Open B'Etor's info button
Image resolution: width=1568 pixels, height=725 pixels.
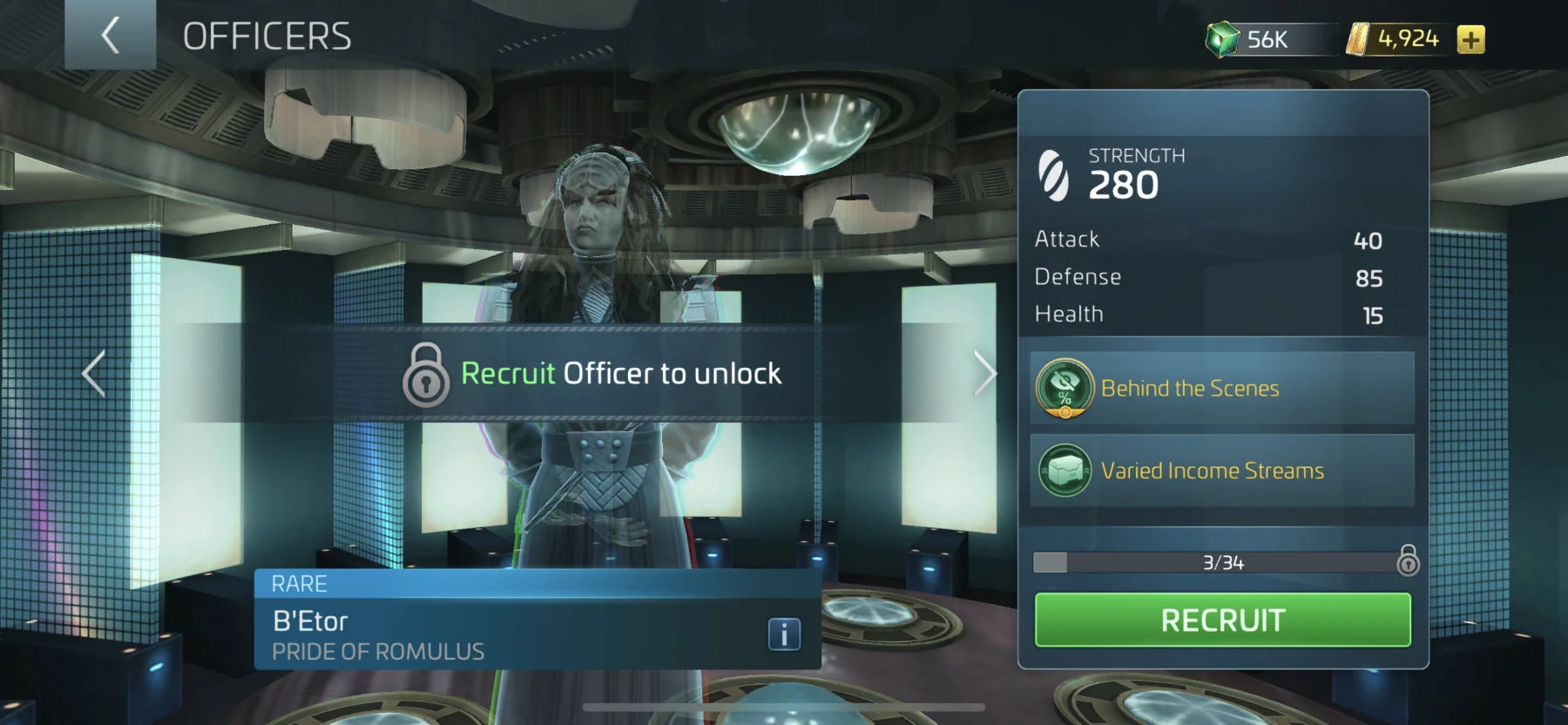(x=784, y=634)
